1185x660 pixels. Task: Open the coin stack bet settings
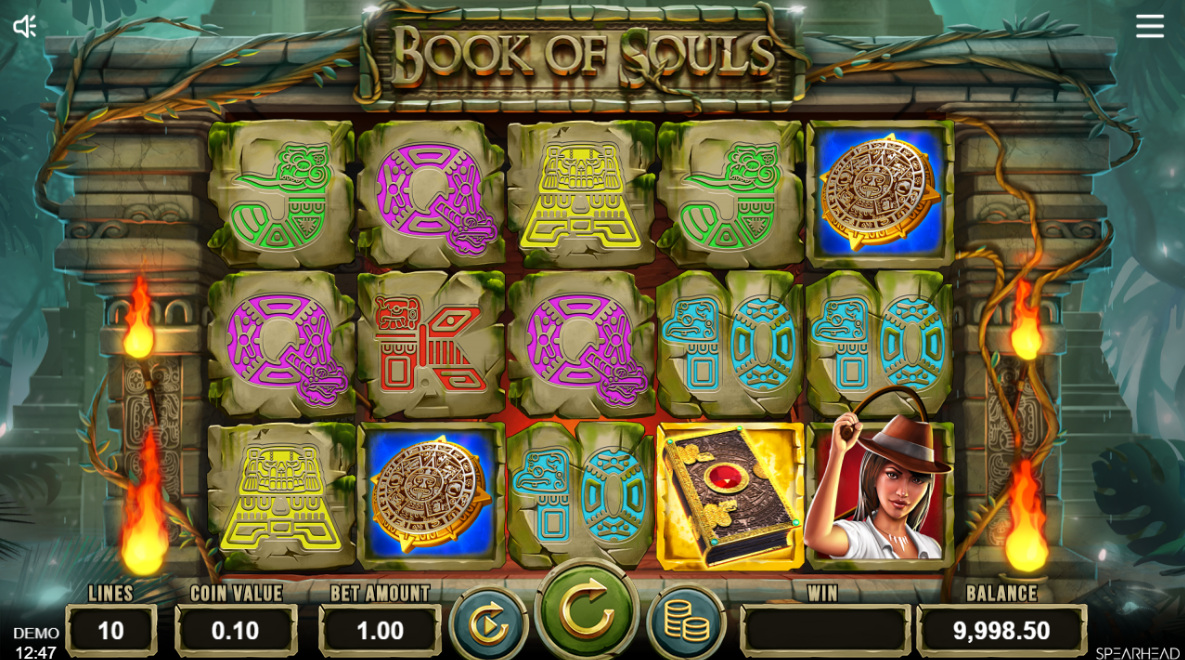click(686, 626)
